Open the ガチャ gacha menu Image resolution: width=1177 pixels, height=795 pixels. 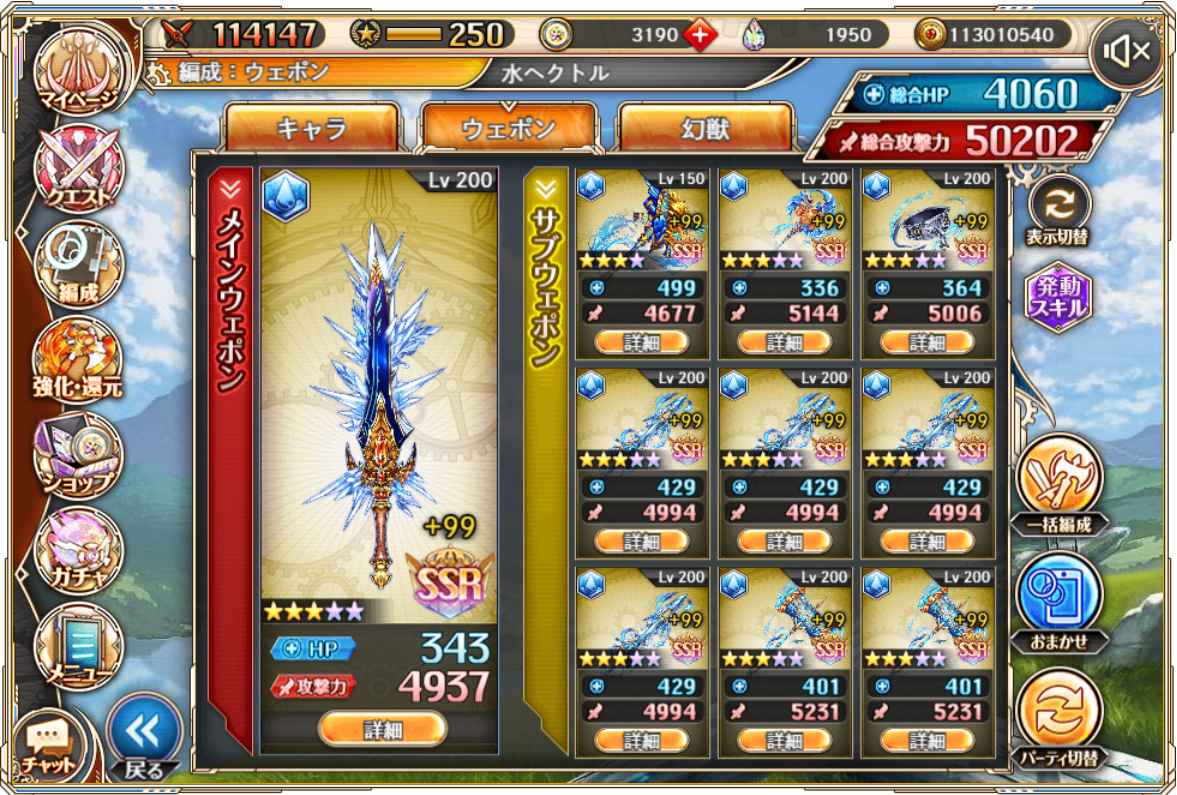[78, 550]
